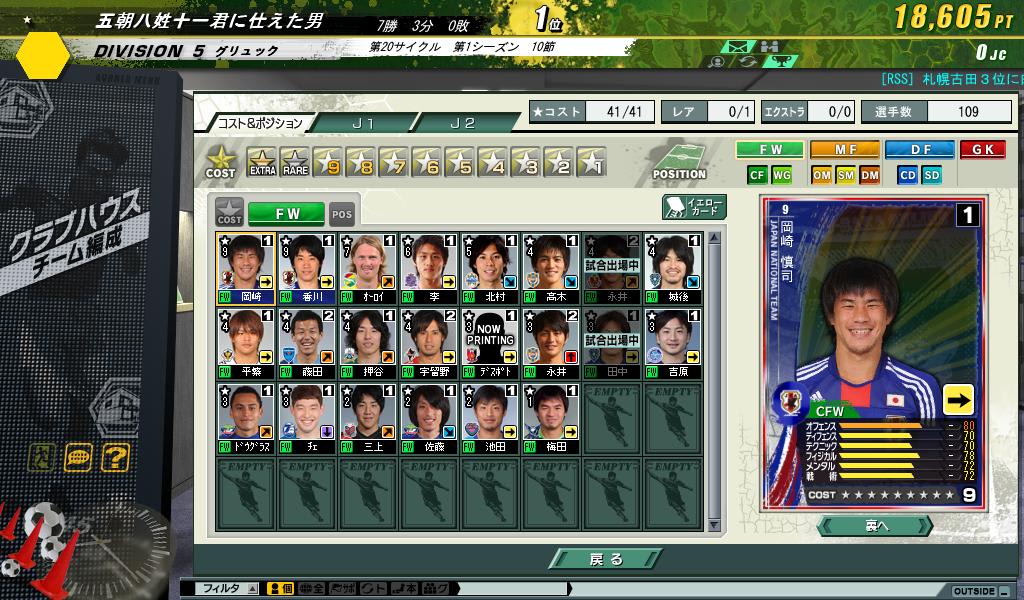Flip the card with 裏へ button
The image size is (1024, 600).
(875, 526)
